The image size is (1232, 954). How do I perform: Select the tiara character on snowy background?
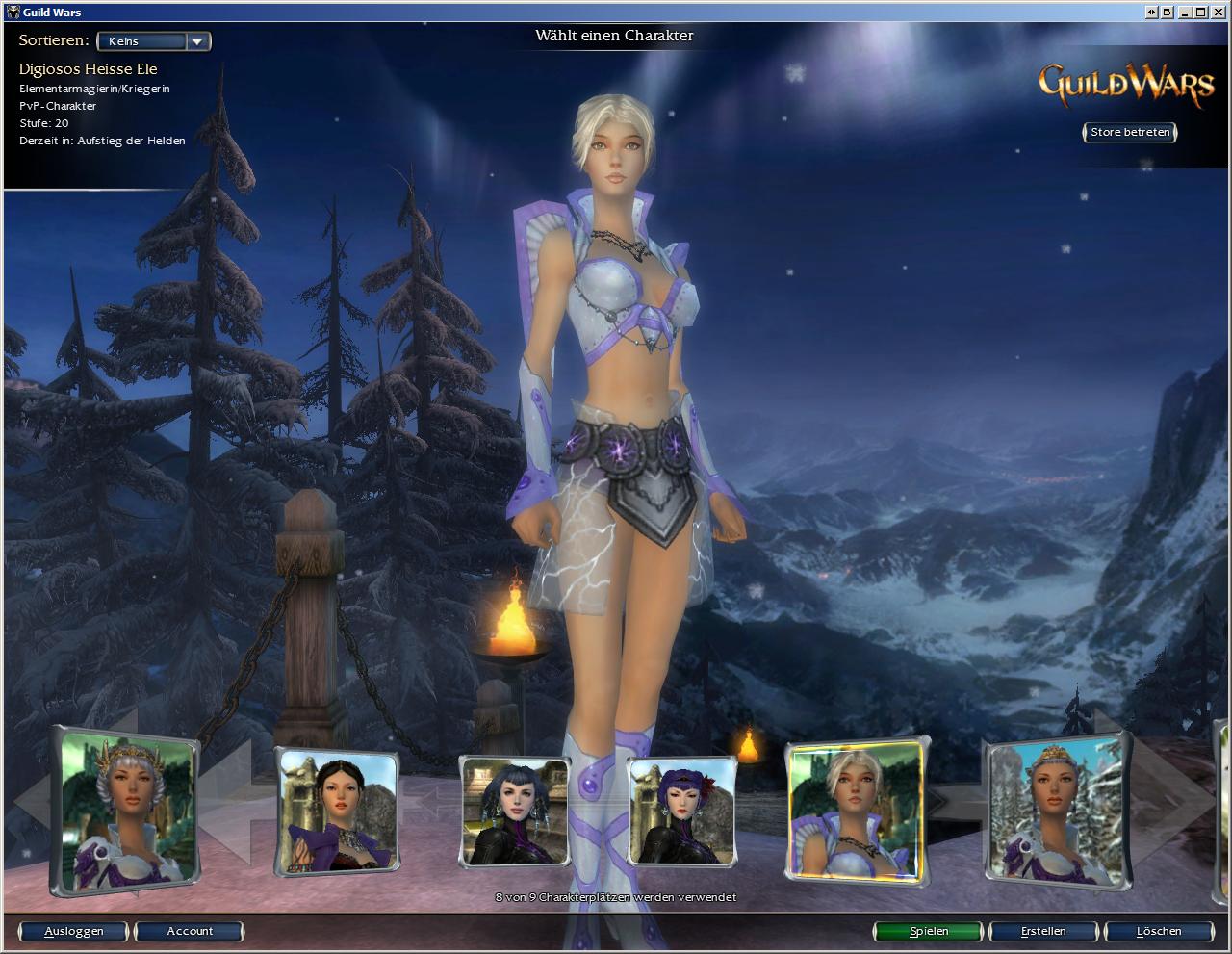coord(1057,811)
